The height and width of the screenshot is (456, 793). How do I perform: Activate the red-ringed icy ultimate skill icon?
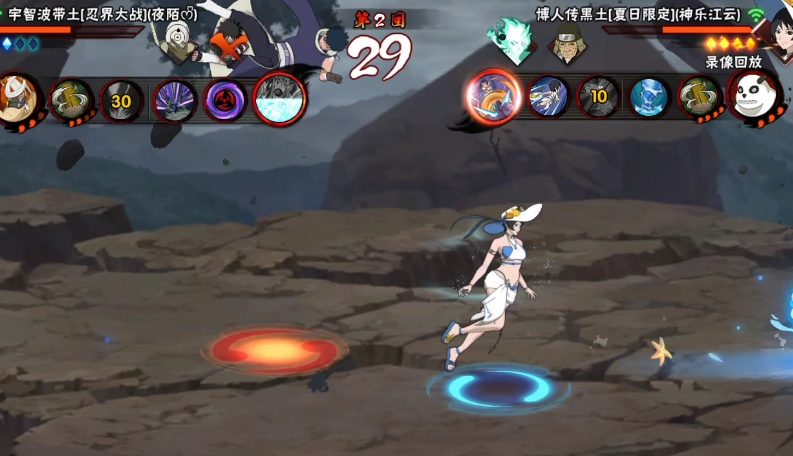(x=279, y=99)
